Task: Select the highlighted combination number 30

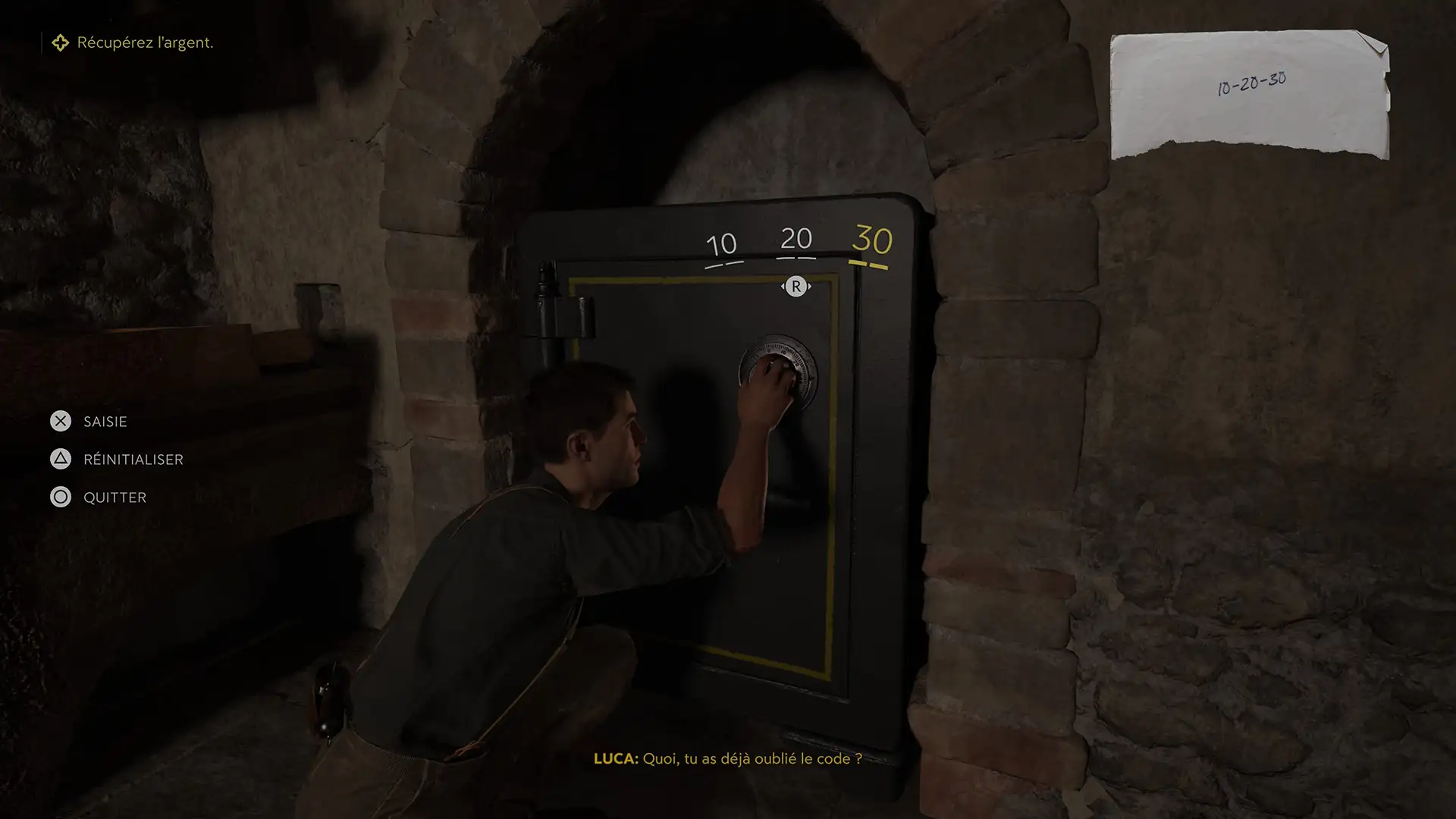Action: coord(871,240)
